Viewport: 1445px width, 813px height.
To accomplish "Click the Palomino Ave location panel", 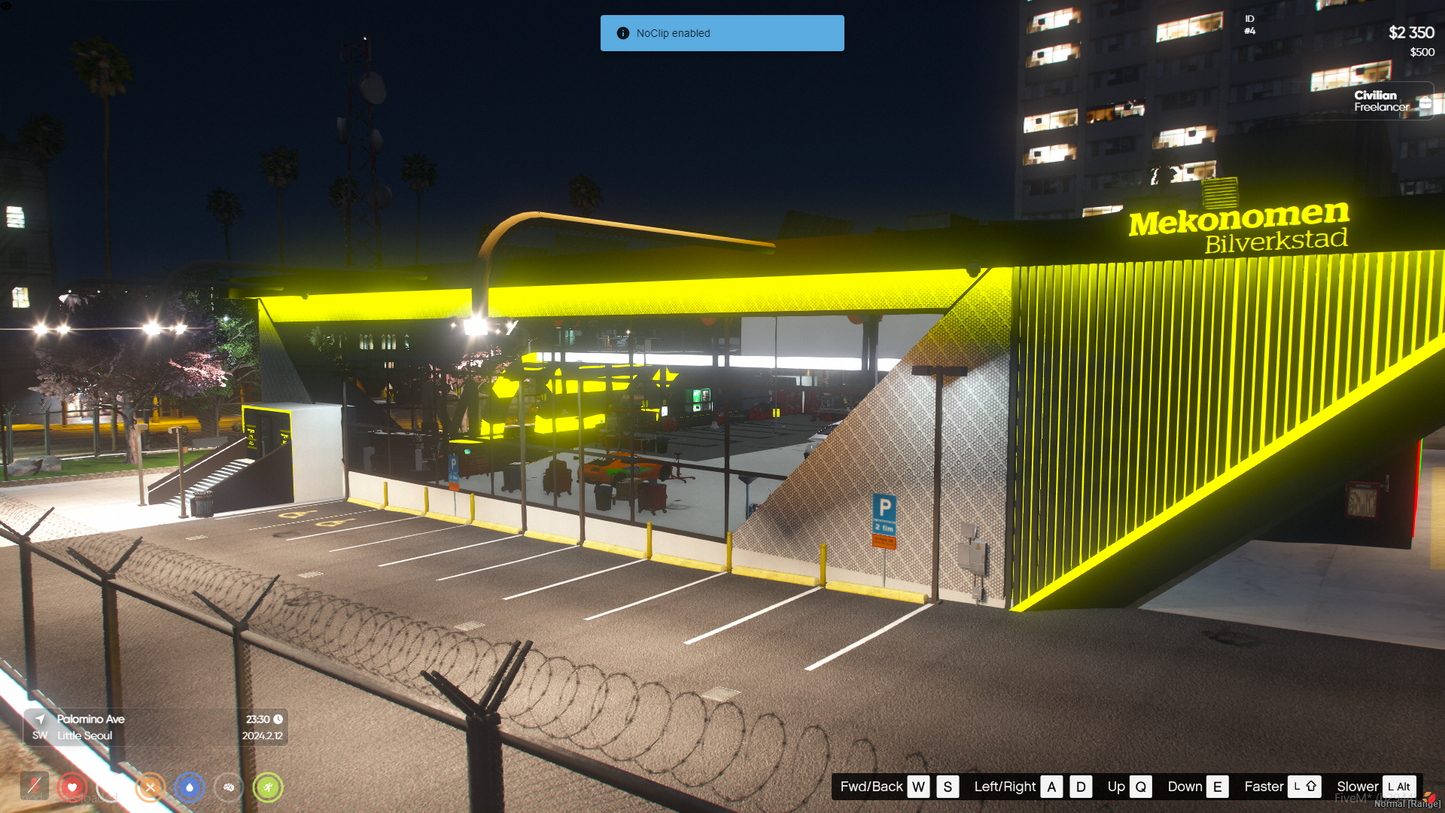I will 155,727.
